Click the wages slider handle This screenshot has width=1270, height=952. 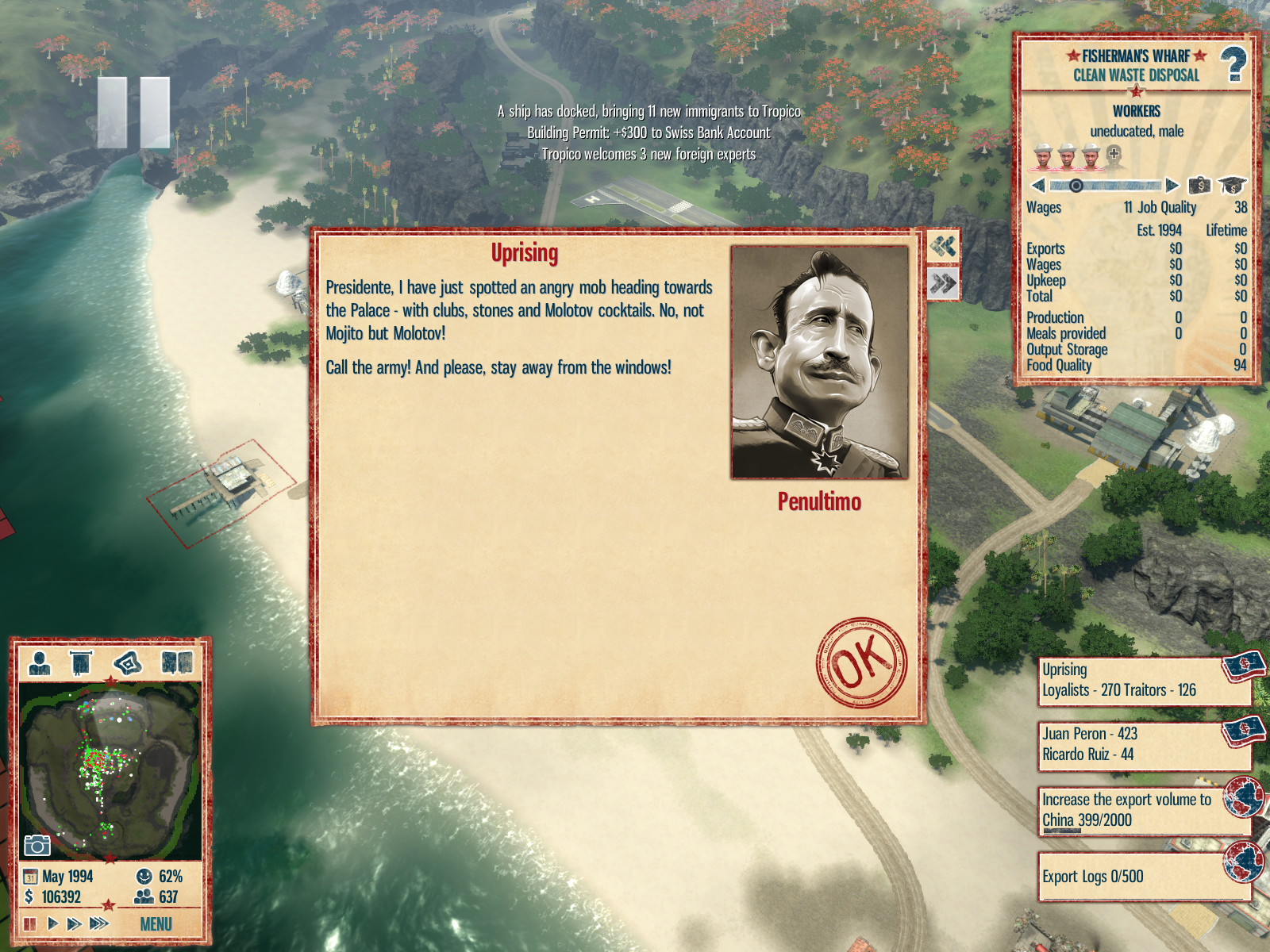(x=1076, y=186)
